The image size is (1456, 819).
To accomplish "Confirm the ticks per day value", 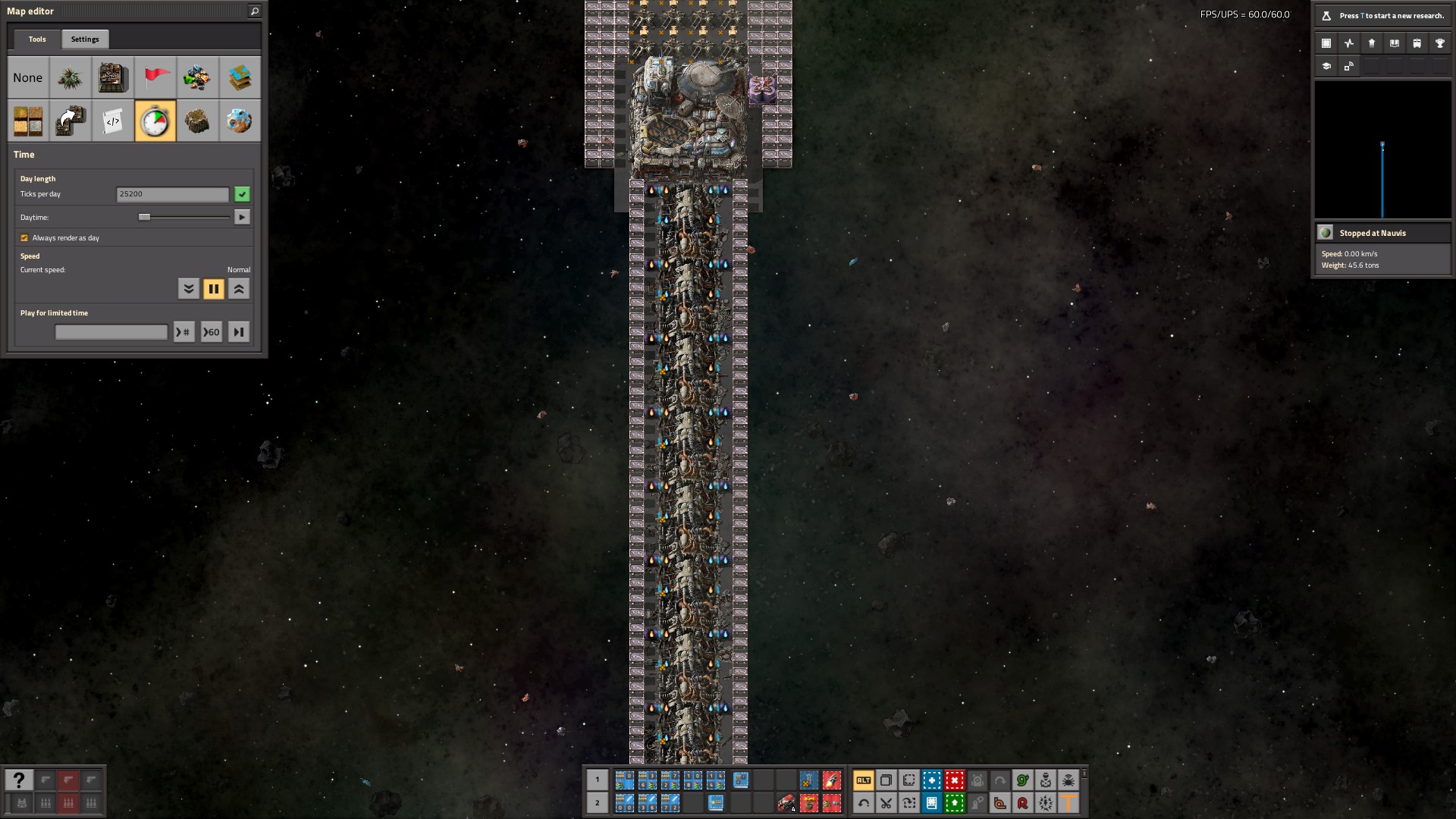I will (242, 195).
